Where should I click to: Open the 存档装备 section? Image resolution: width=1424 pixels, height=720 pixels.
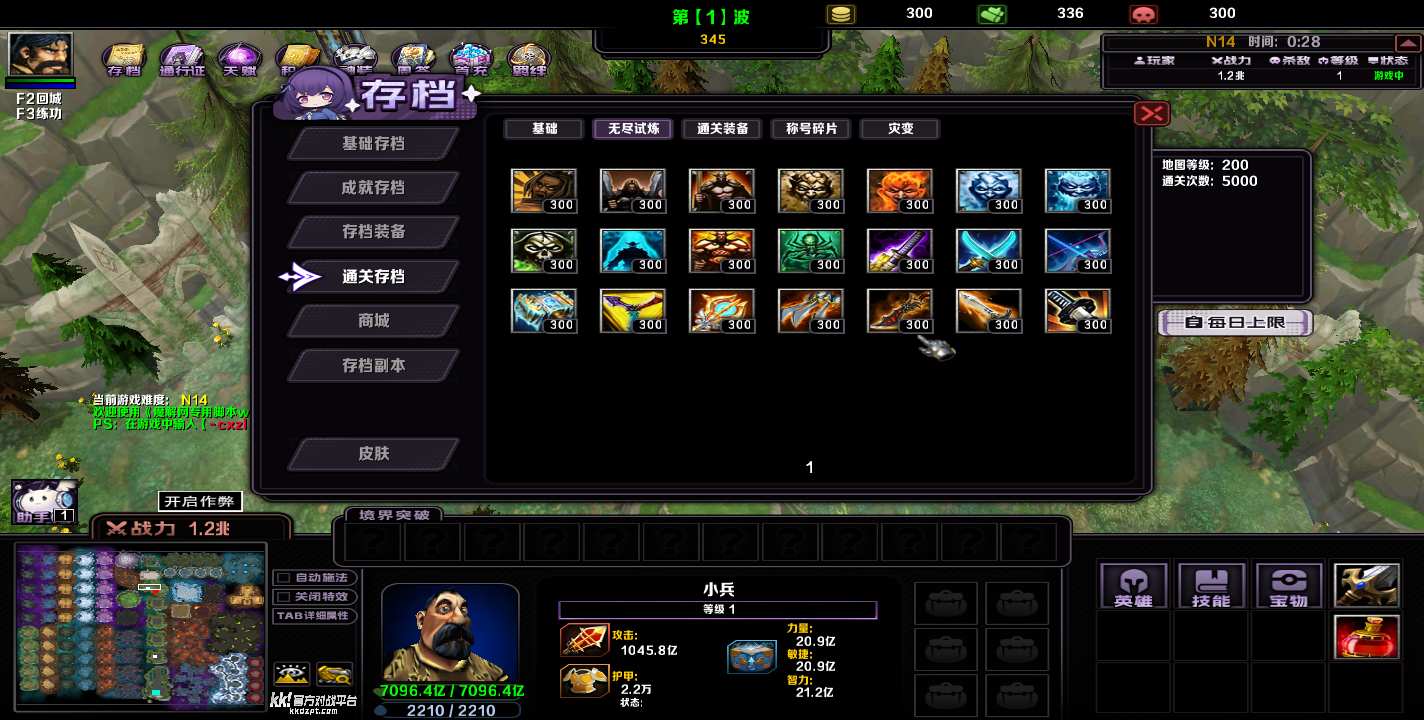[373, 231]
